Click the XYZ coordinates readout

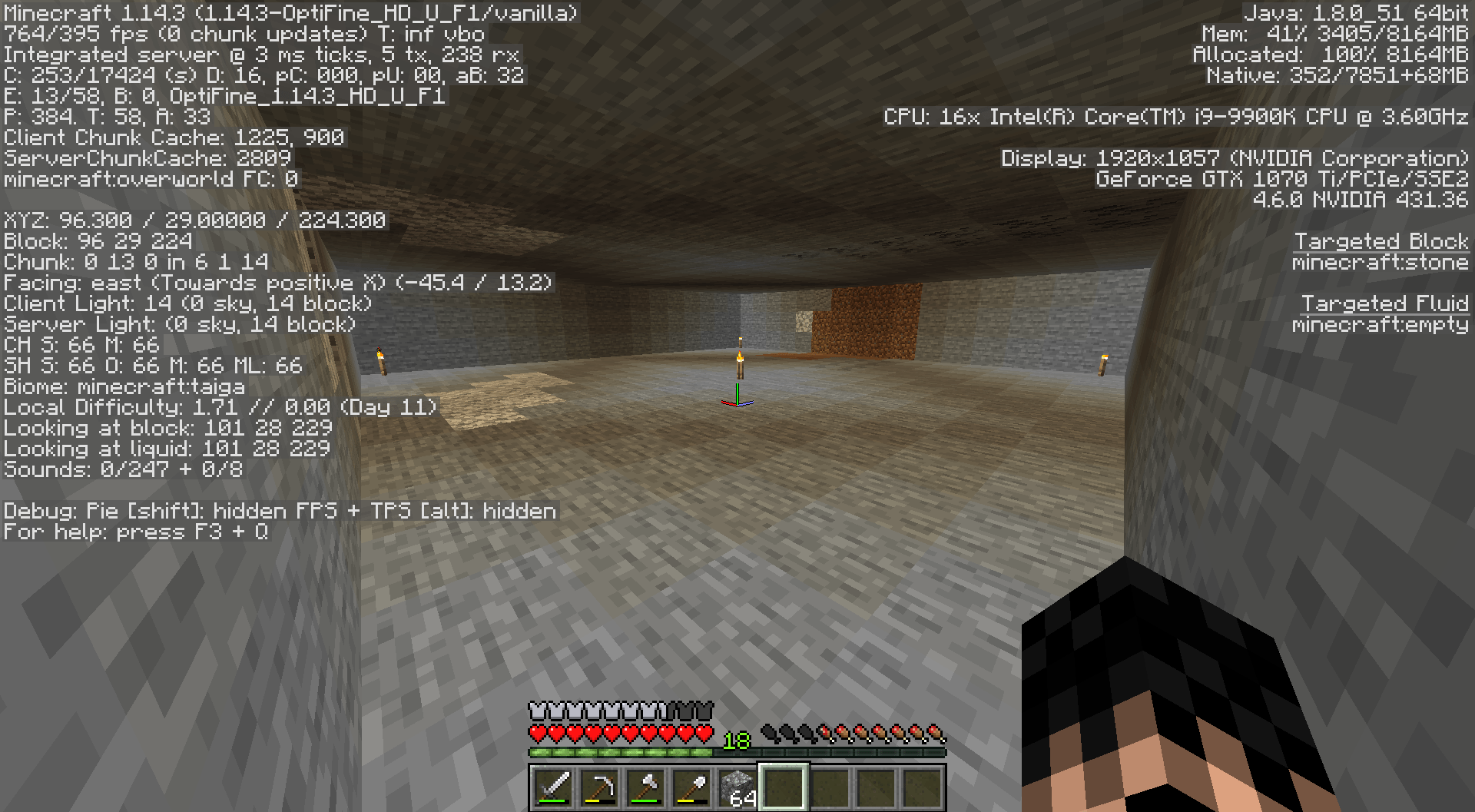tap(192, 220)
